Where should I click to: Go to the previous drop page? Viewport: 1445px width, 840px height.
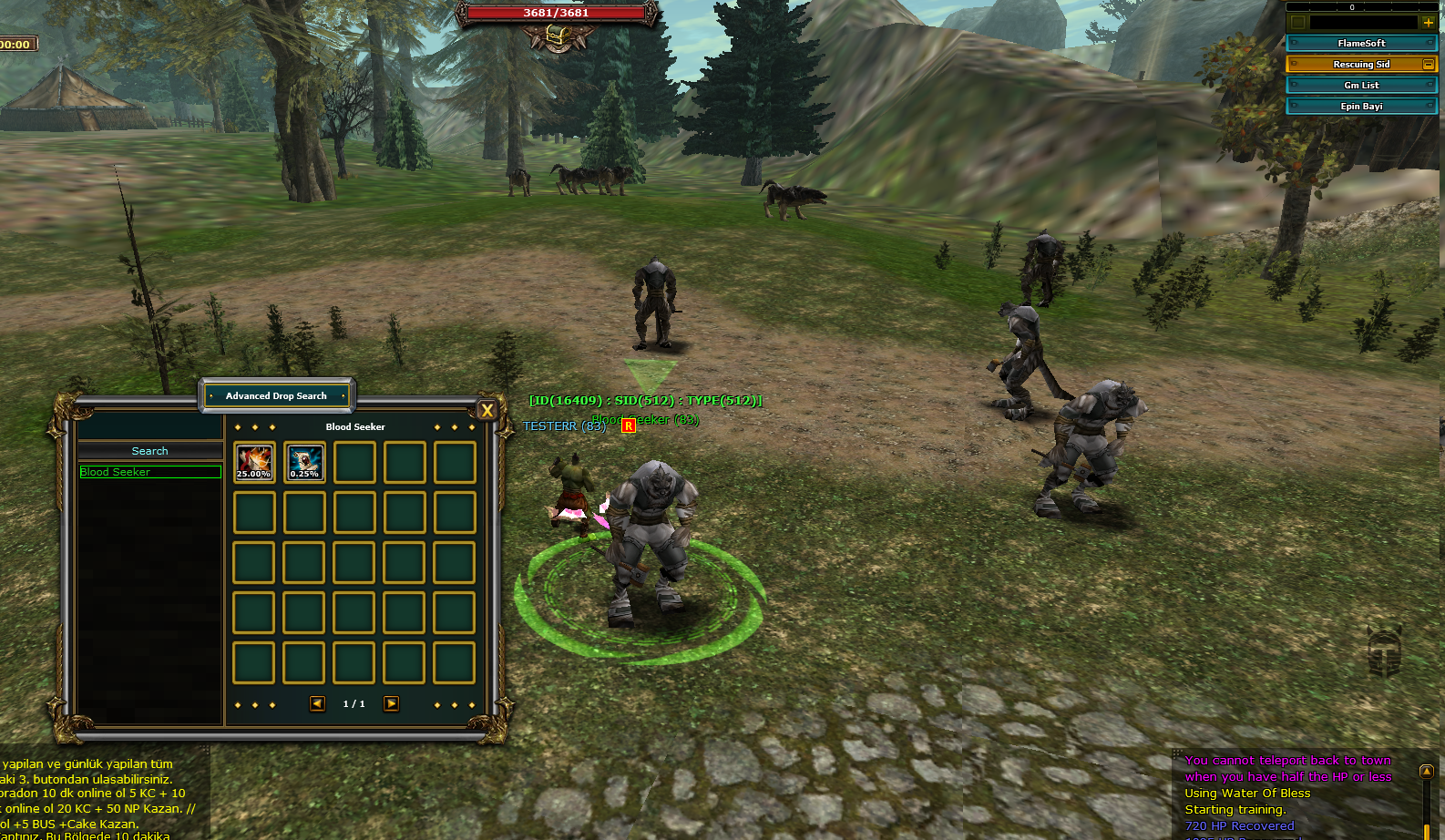pyautogui.click(x=317, y=703)
